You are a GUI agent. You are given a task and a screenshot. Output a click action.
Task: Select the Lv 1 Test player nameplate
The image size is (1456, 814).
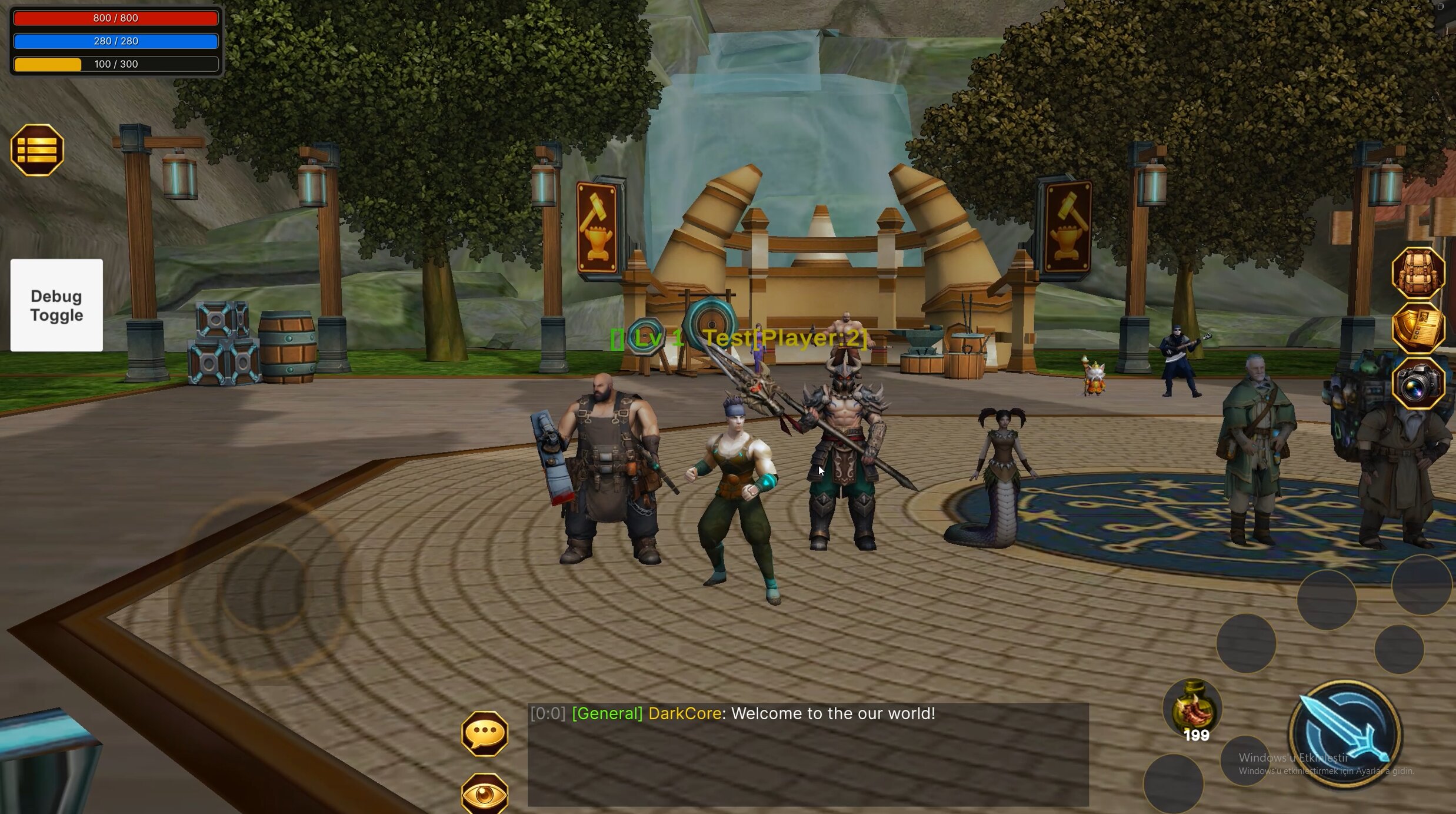[739, 338]
